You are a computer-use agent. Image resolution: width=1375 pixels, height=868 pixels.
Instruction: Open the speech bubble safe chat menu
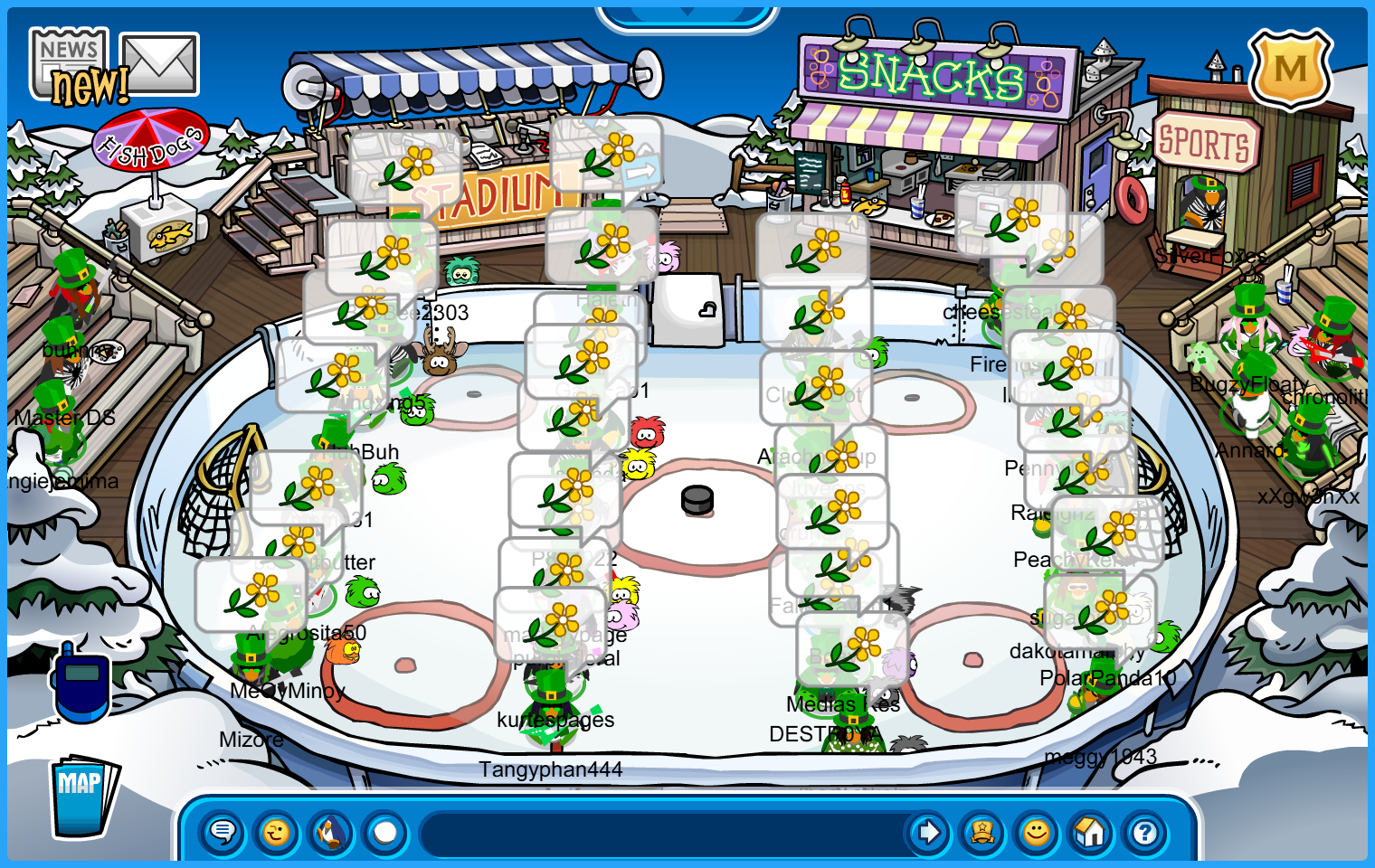click(223, 832)
